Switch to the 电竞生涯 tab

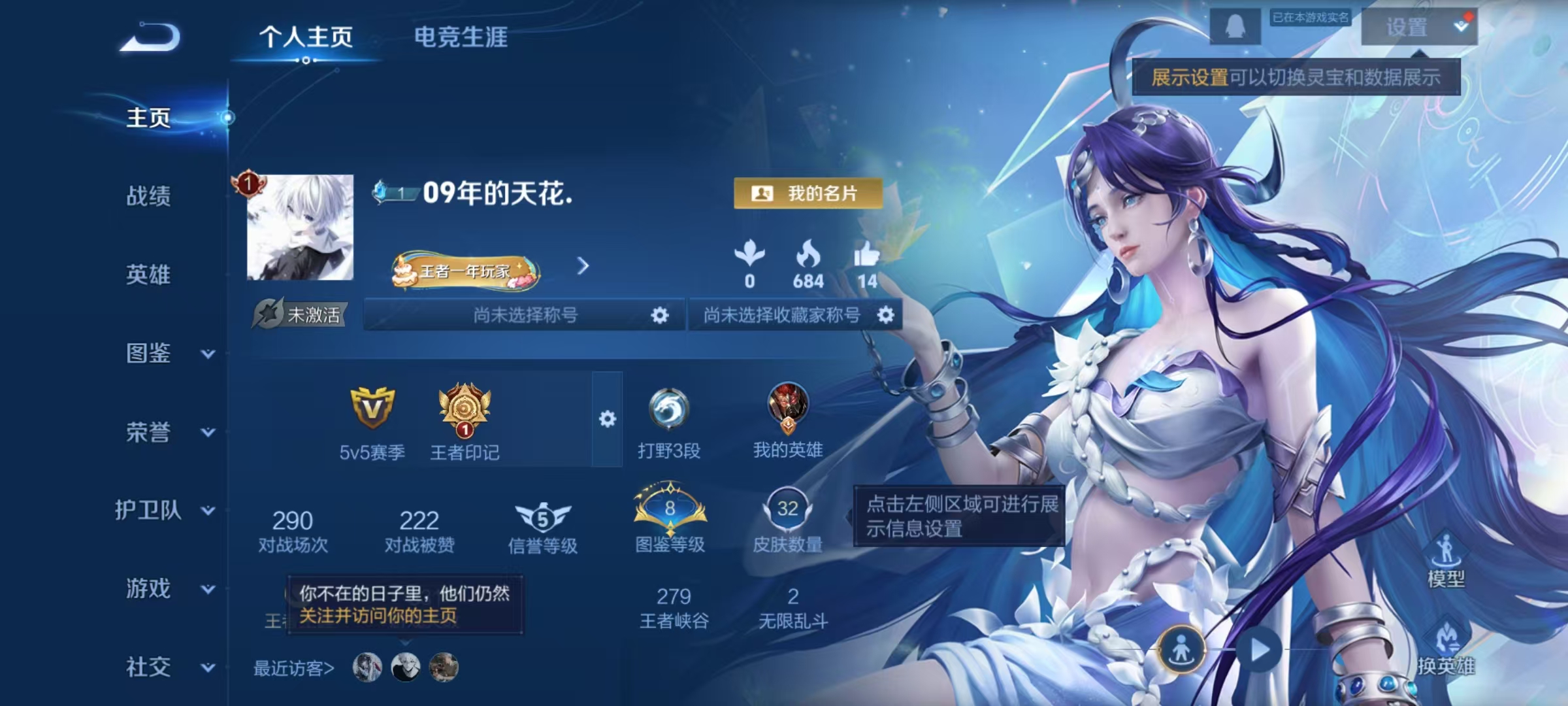click(463, 37)
